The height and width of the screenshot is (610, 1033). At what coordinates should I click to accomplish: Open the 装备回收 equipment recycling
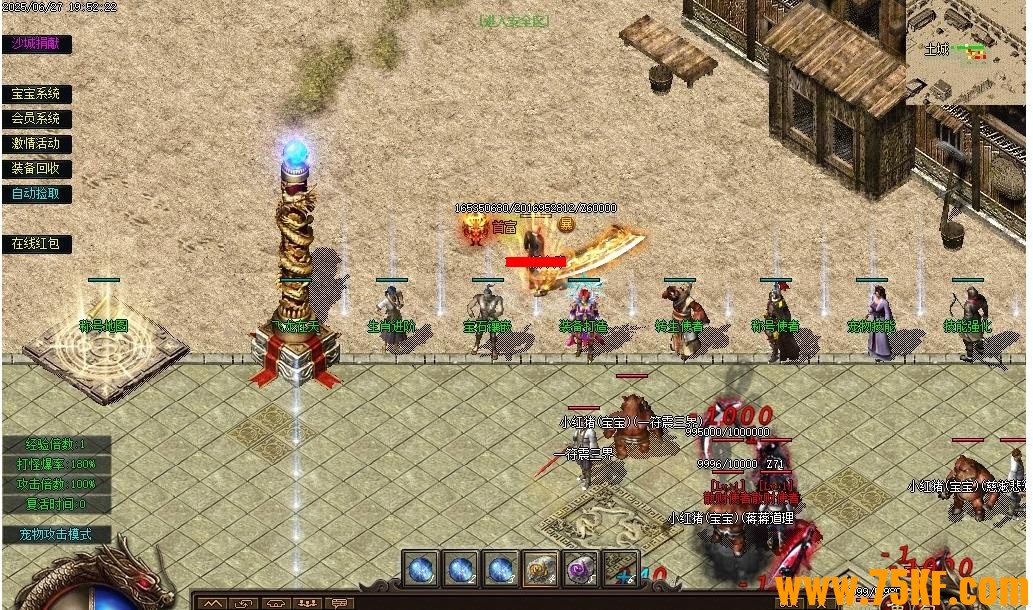click(36, 169)
